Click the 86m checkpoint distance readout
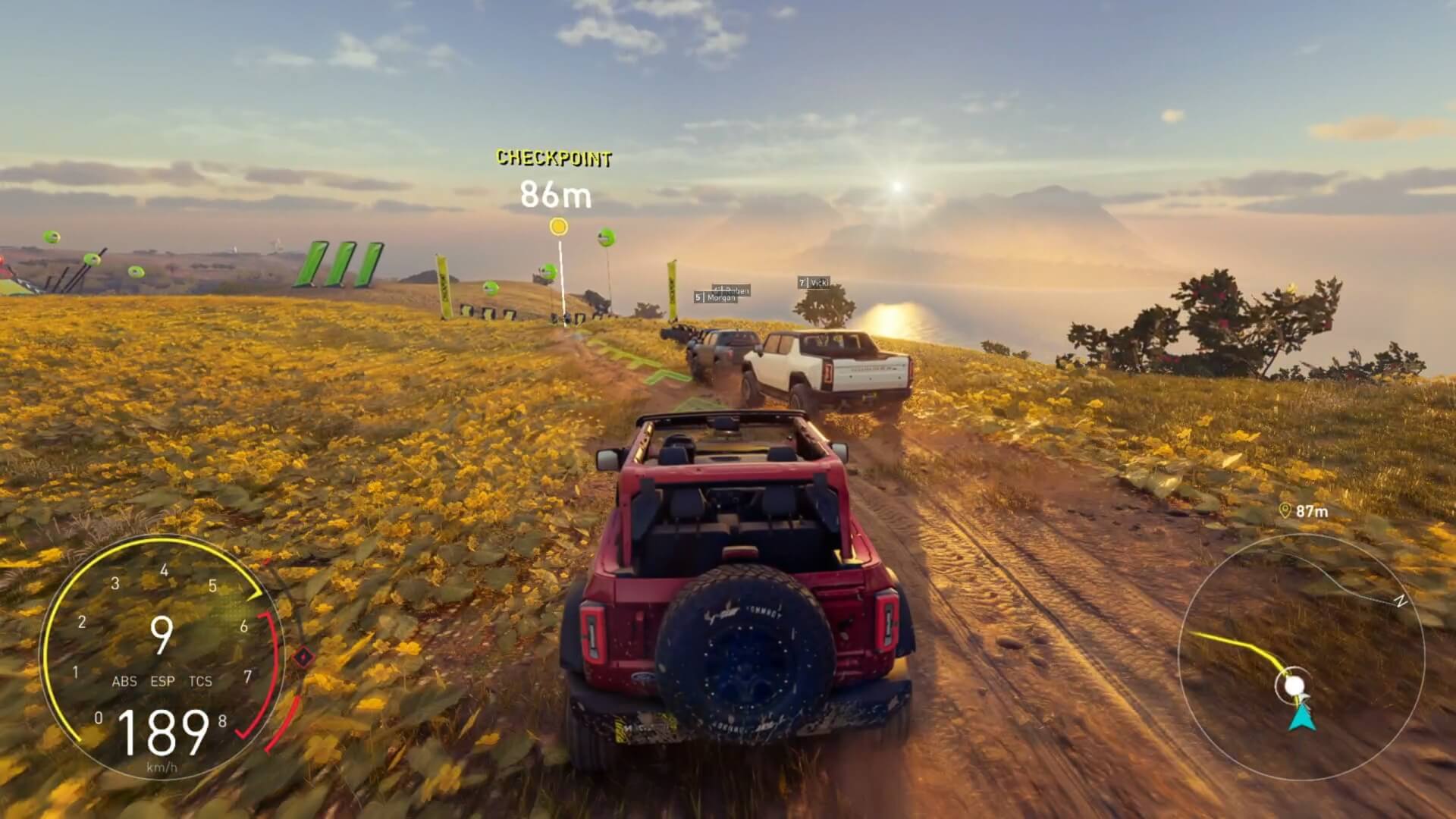The height and width of the screenshot is (819, 1456). [x=556, y=196]
